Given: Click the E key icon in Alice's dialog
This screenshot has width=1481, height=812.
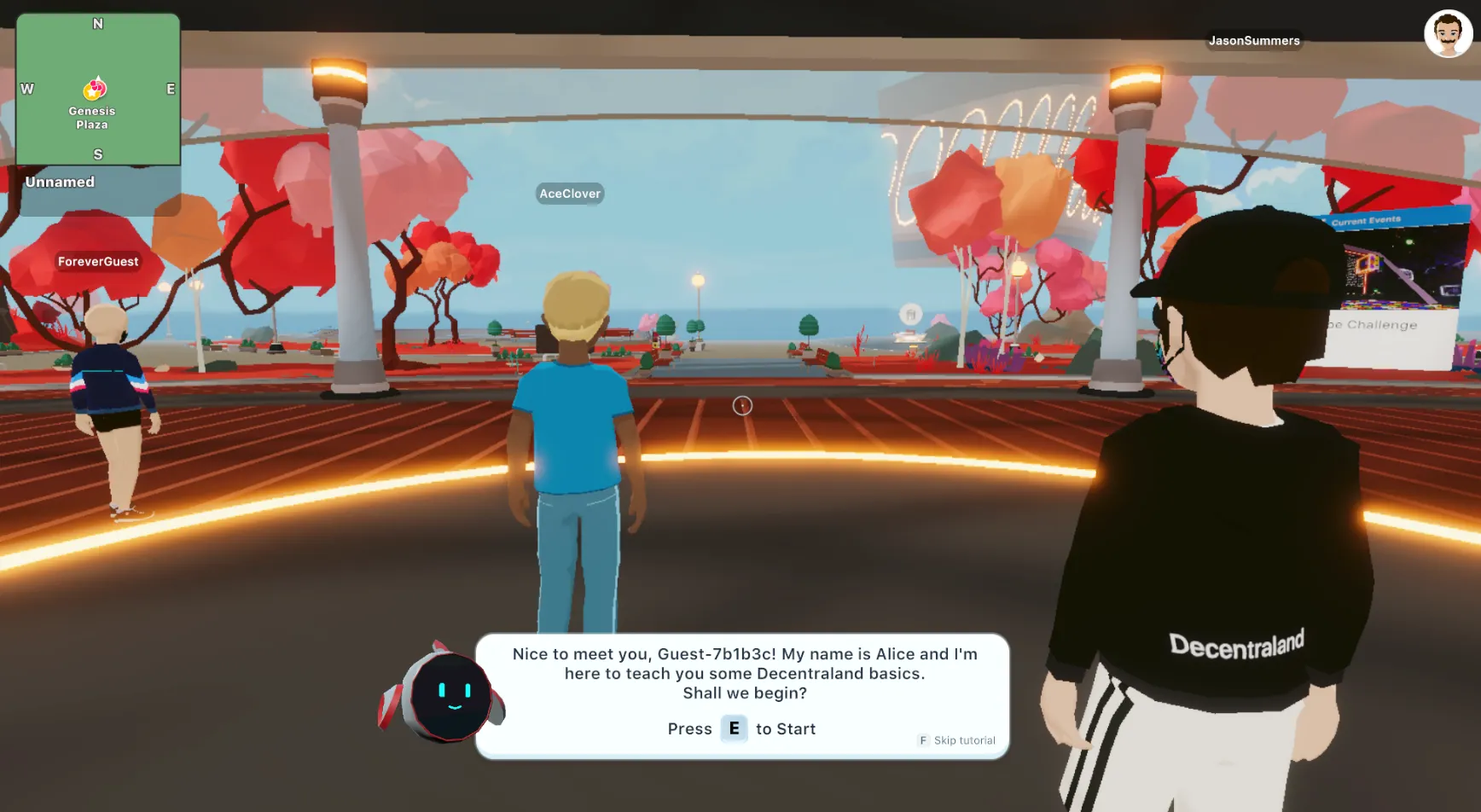Looking at the screenshot, I should click(x=734, y=728).
